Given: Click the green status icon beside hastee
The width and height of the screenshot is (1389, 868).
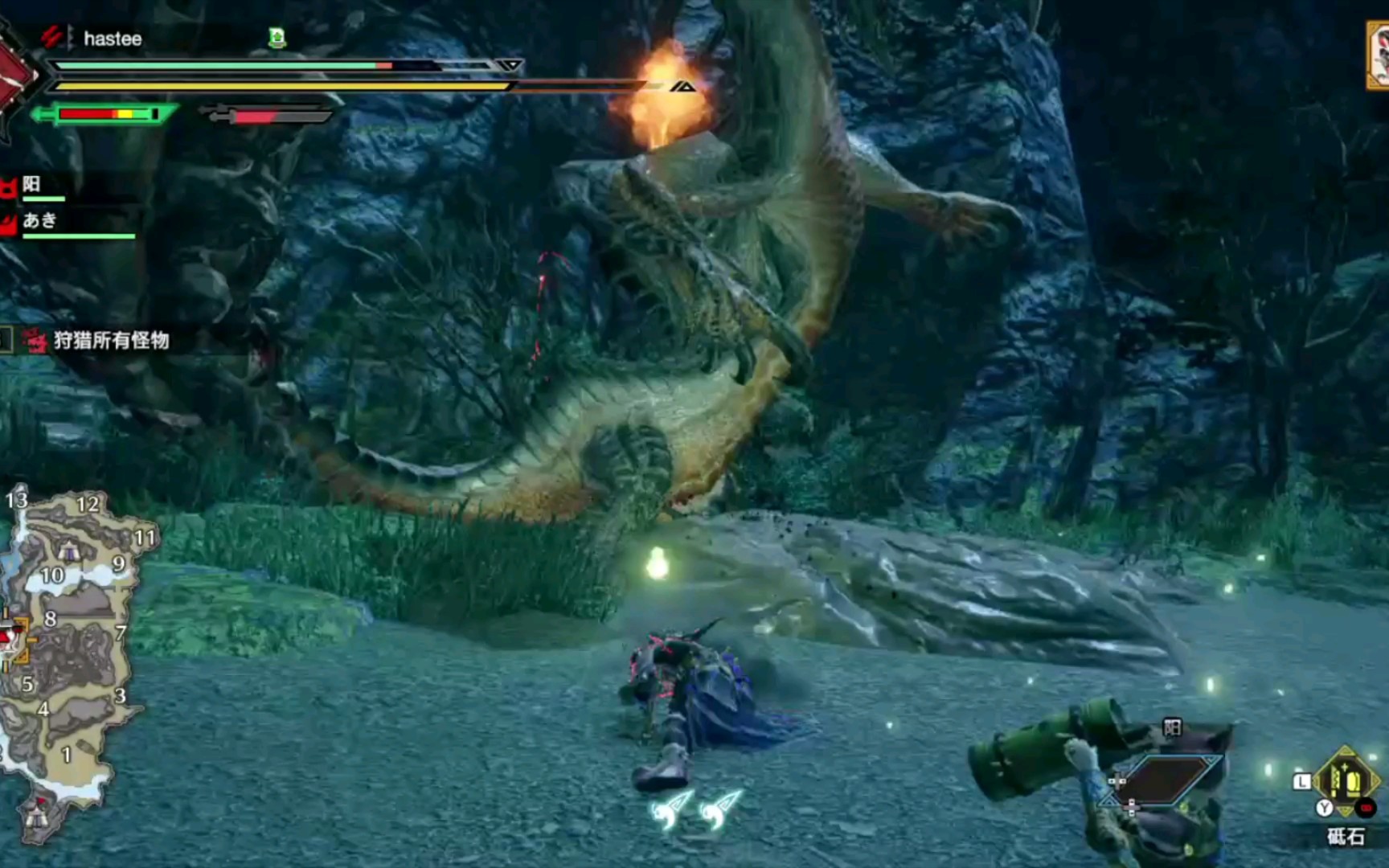Looking at the screenshot, I should click(277, 37).
